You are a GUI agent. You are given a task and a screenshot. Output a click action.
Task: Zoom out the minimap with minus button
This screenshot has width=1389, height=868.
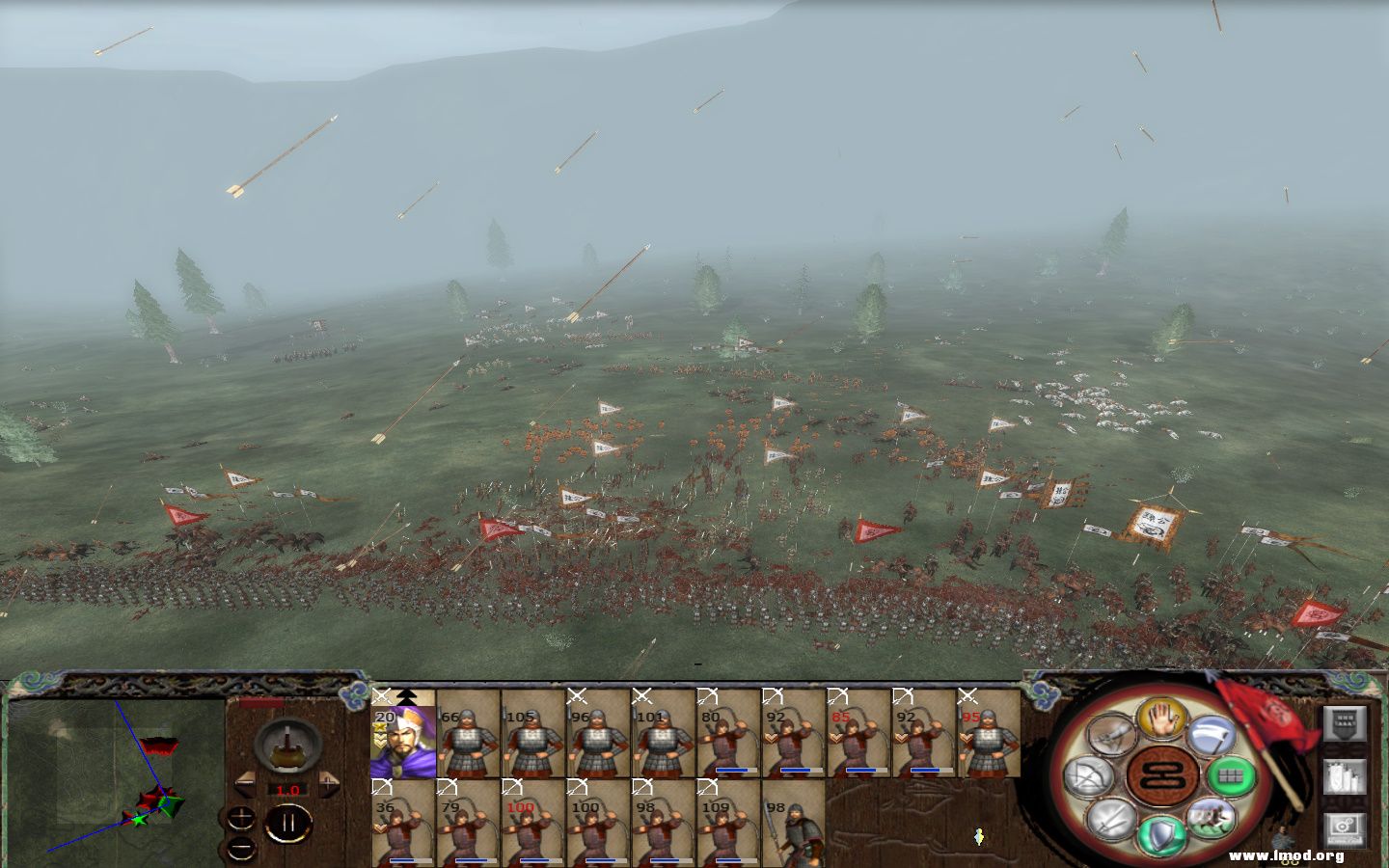pos(239,850)
